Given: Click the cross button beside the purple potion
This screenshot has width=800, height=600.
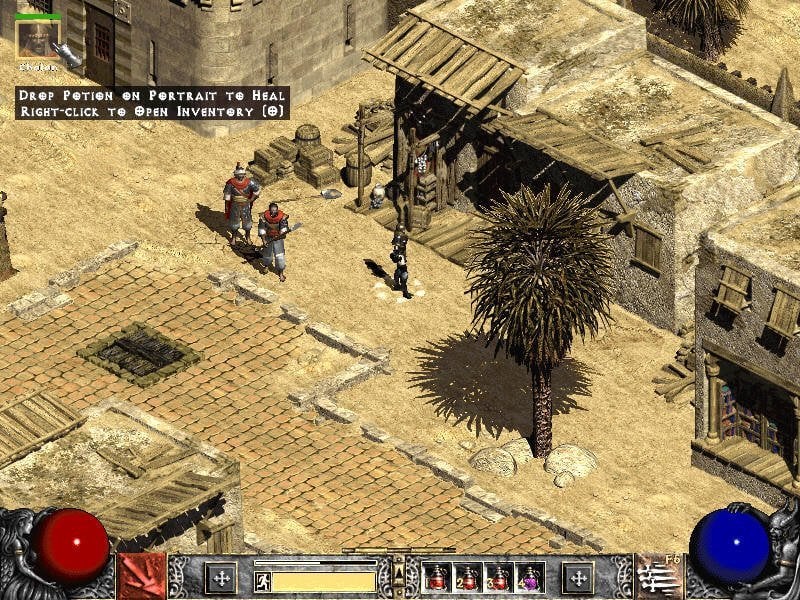Looking at the screenshot, I should [577, 577].
